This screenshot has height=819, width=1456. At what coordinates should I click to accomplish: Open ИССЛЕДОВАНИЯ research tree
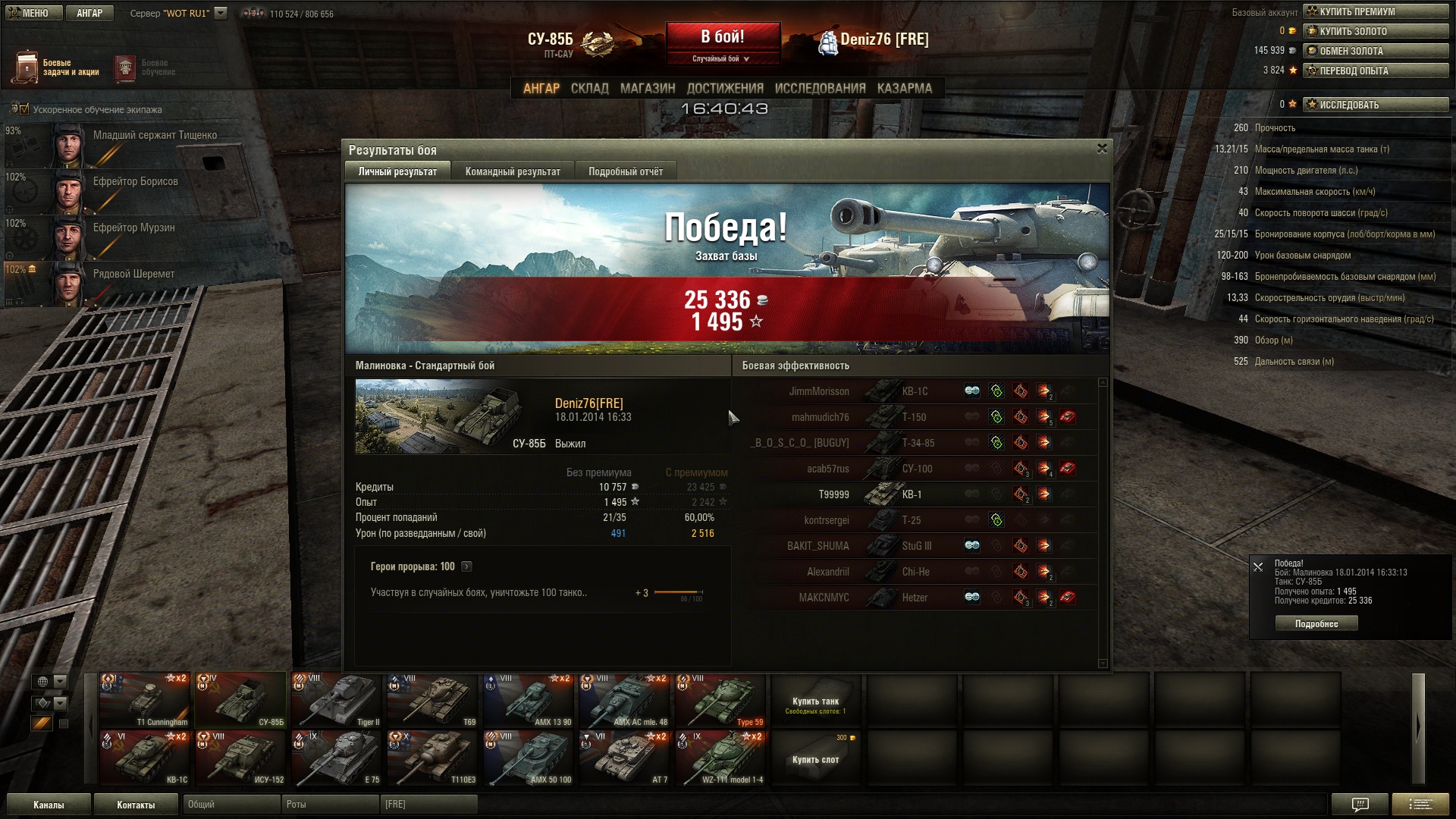(820, 88)
